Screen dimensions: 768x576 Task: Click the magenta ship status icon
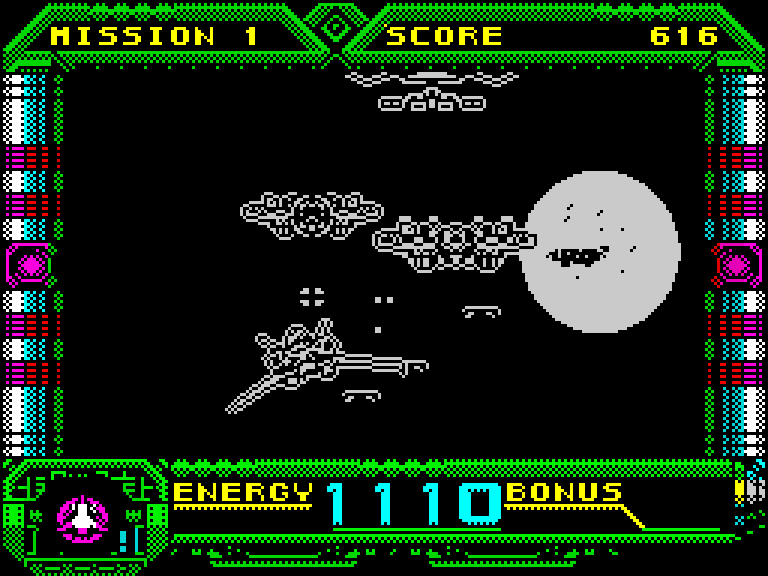(82, 517)
